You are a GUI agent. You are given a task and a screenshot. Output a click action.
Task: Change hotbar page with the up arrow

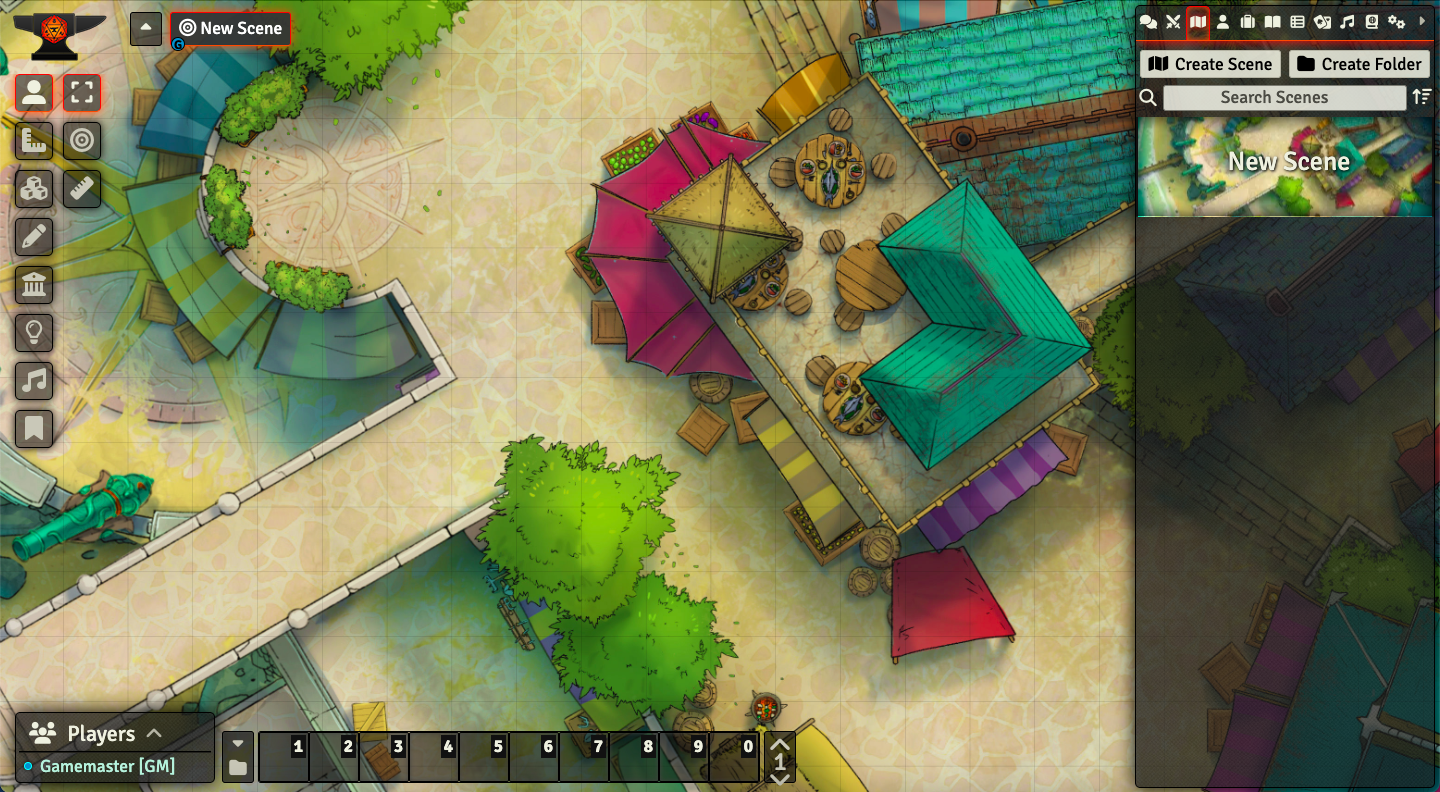(779, 744)
